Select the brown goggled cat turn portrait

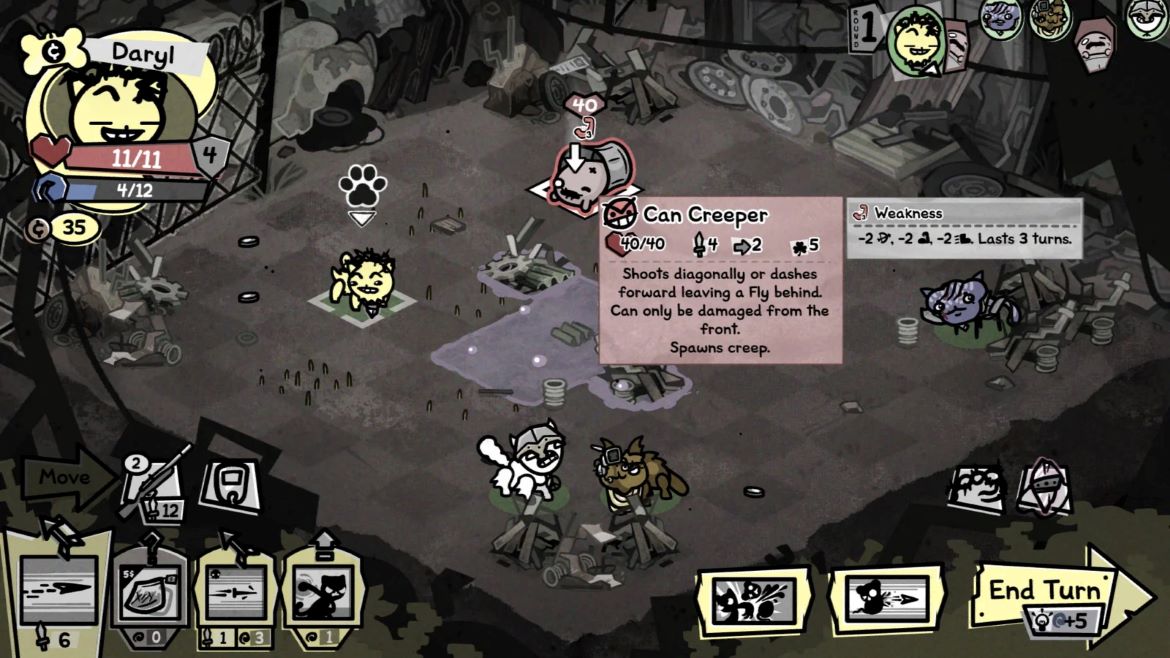pyautogui.click(x=1050, y=18)
